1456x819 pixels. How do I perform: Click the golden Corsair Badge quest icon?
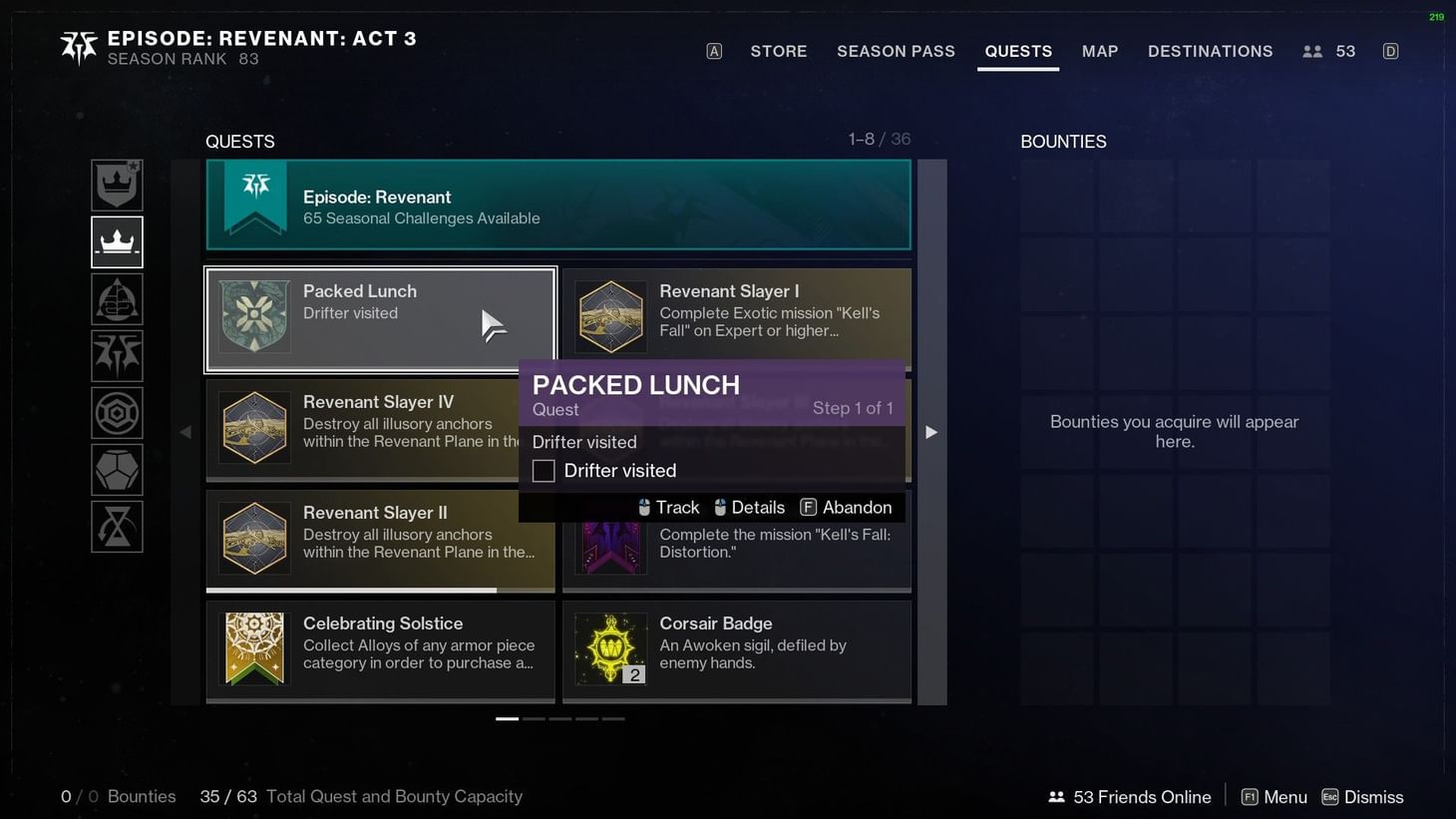coord(610,646)
